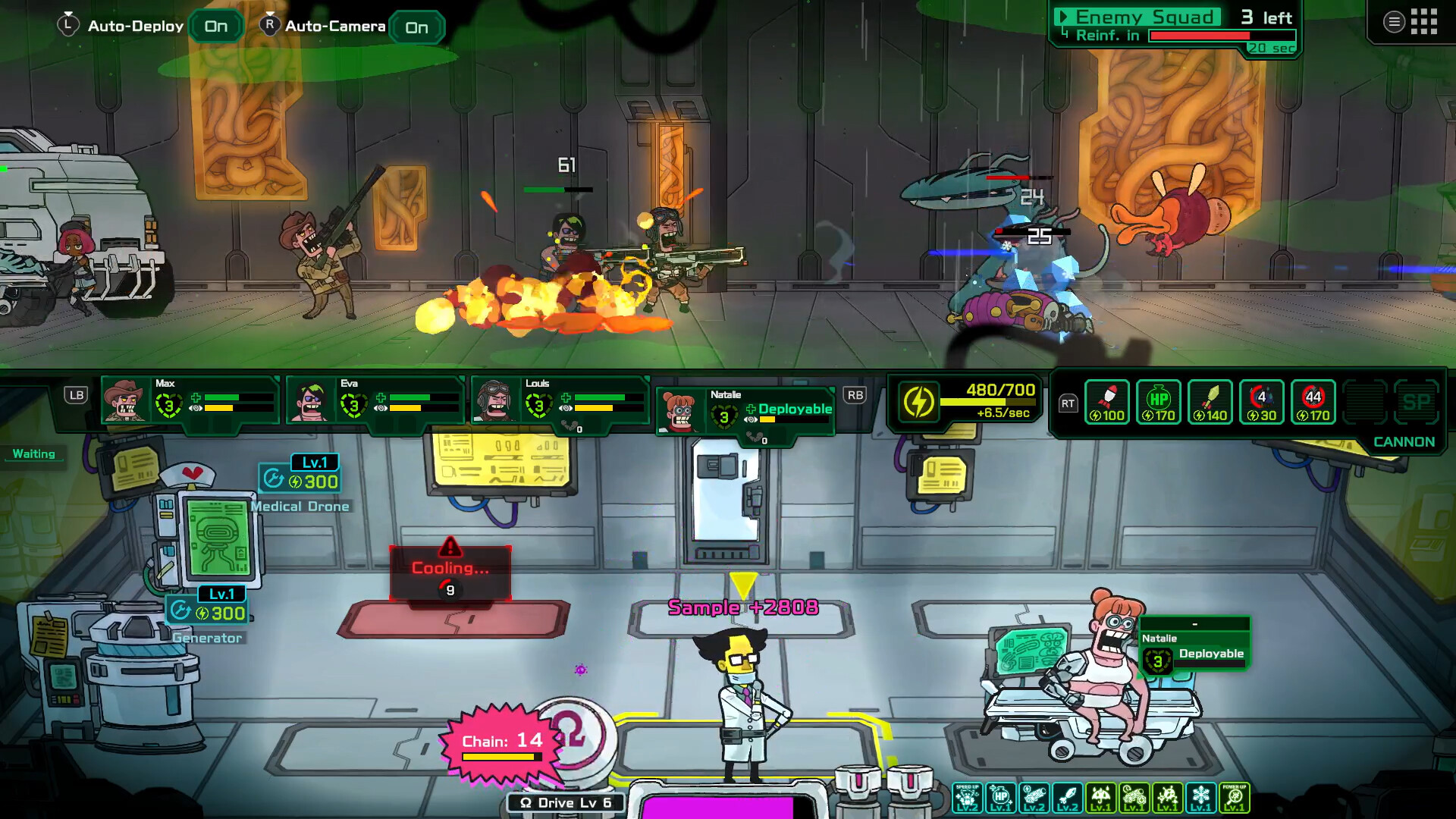Fire the green missile costing 140
The image size is (1456, 819).
point(1210,402)
